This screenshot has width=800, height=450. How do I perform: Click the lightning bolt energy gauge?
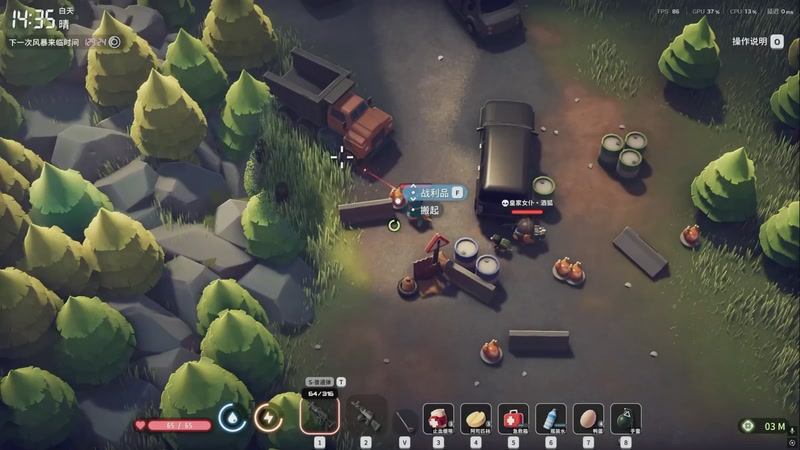click(x=268, y=417)
